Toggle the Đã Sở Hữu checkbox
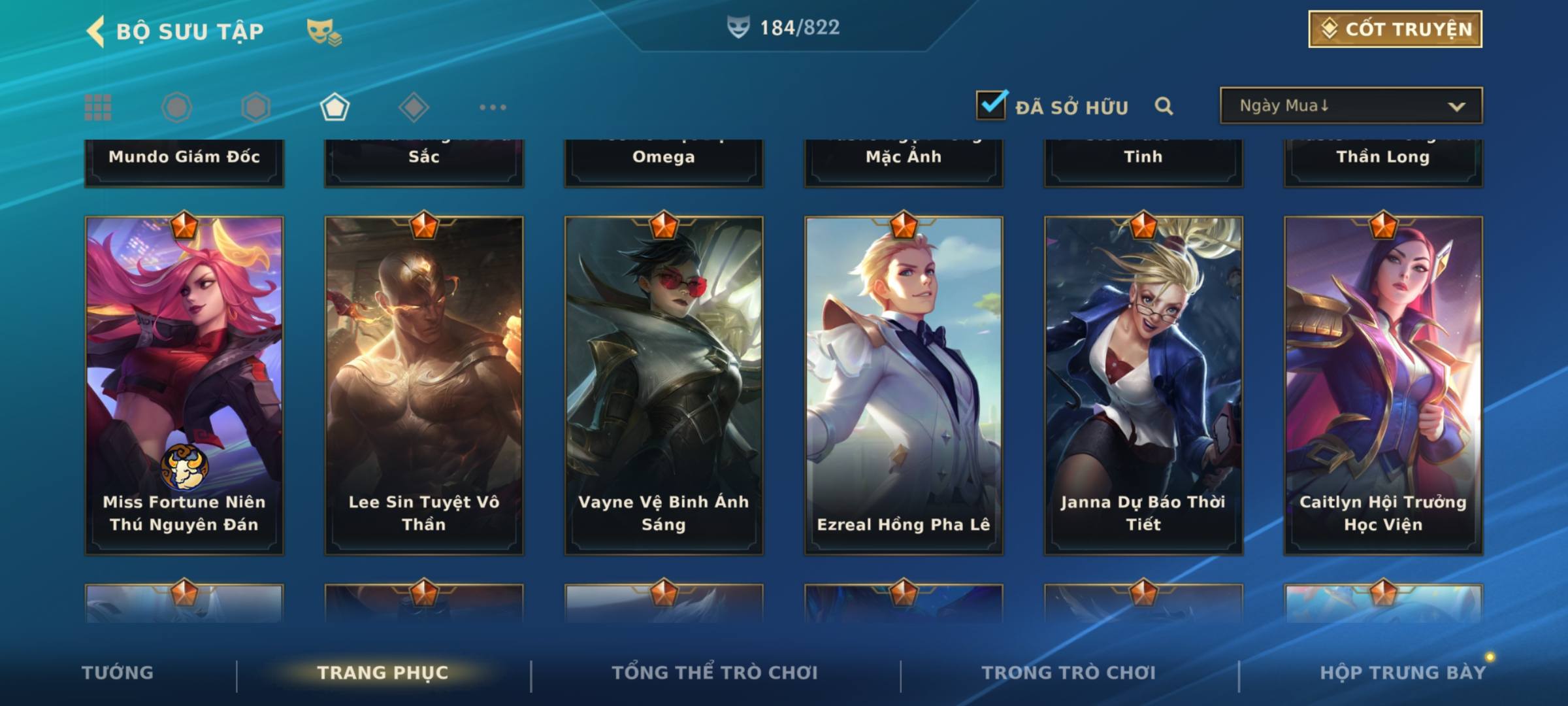The image size is (1568, 706). (x=991, y=105)
